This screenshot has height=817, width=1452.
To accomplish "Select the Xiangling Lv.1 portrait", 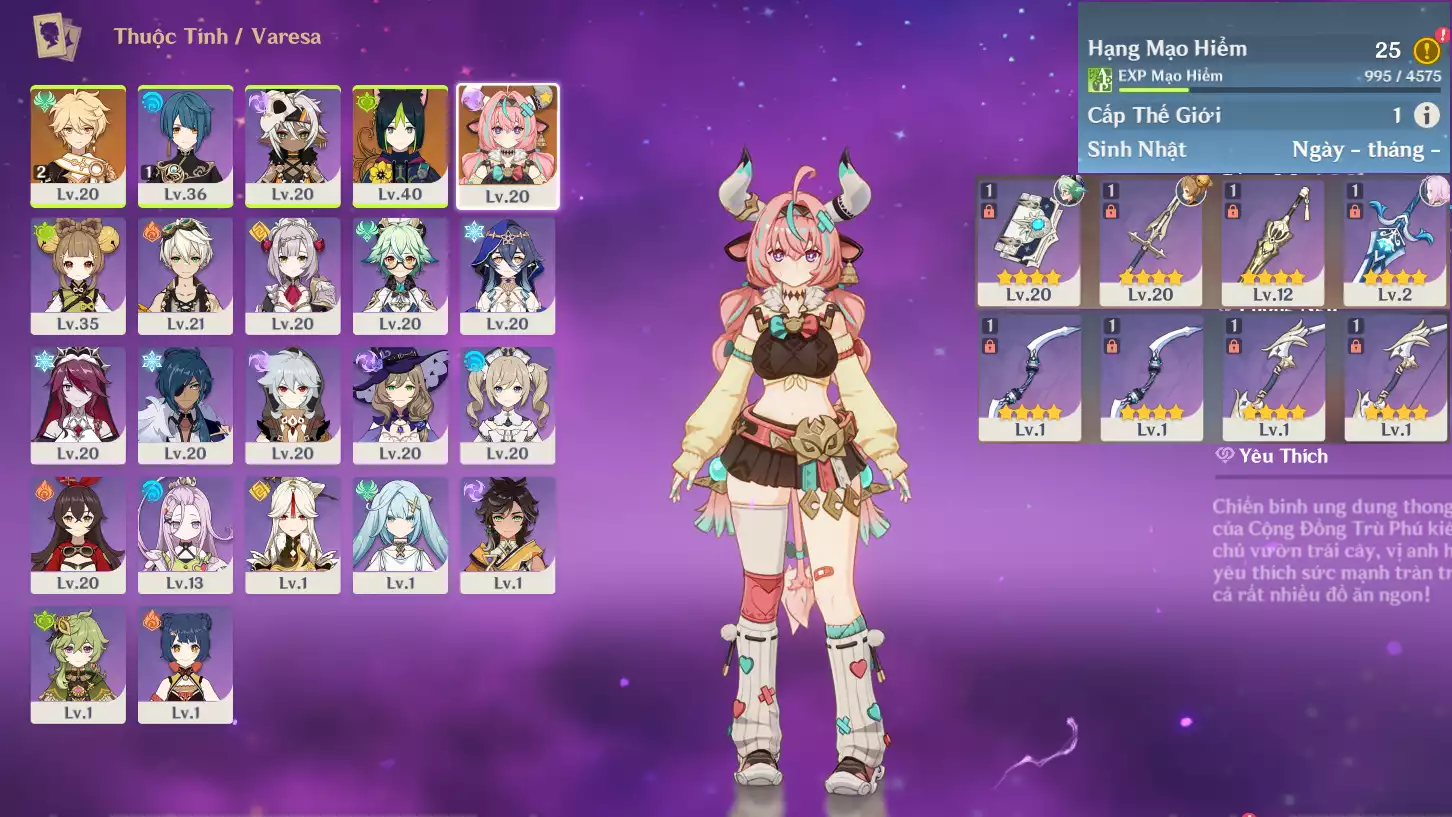I will pos(185,664).
